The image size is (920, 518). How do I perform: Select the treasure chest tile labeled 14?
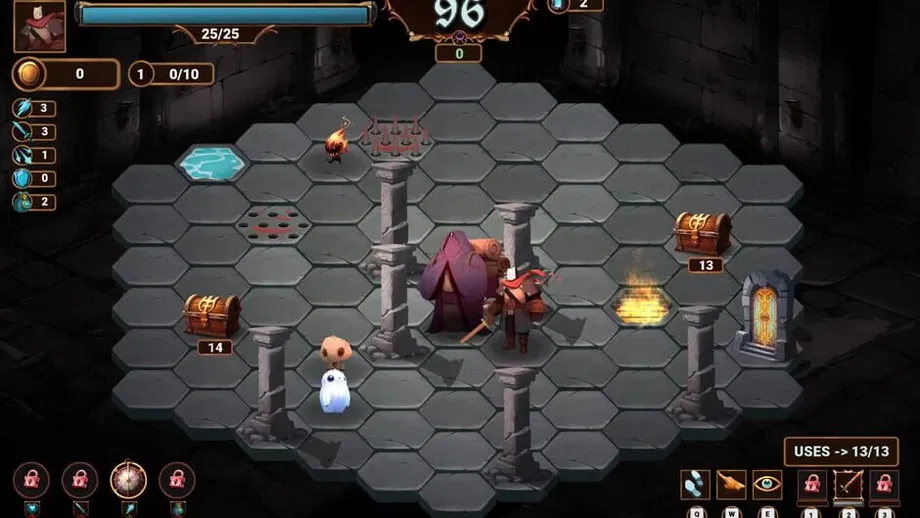212,314
